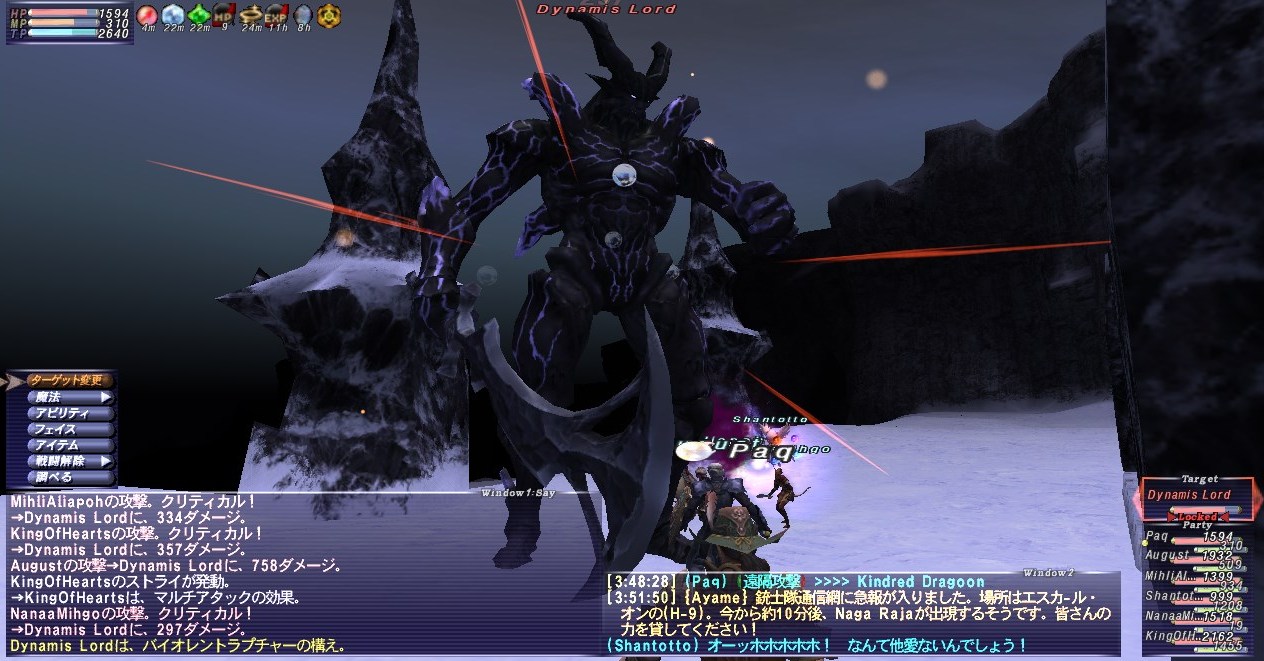Click the EXP bonus status icon

pos(276,15)
